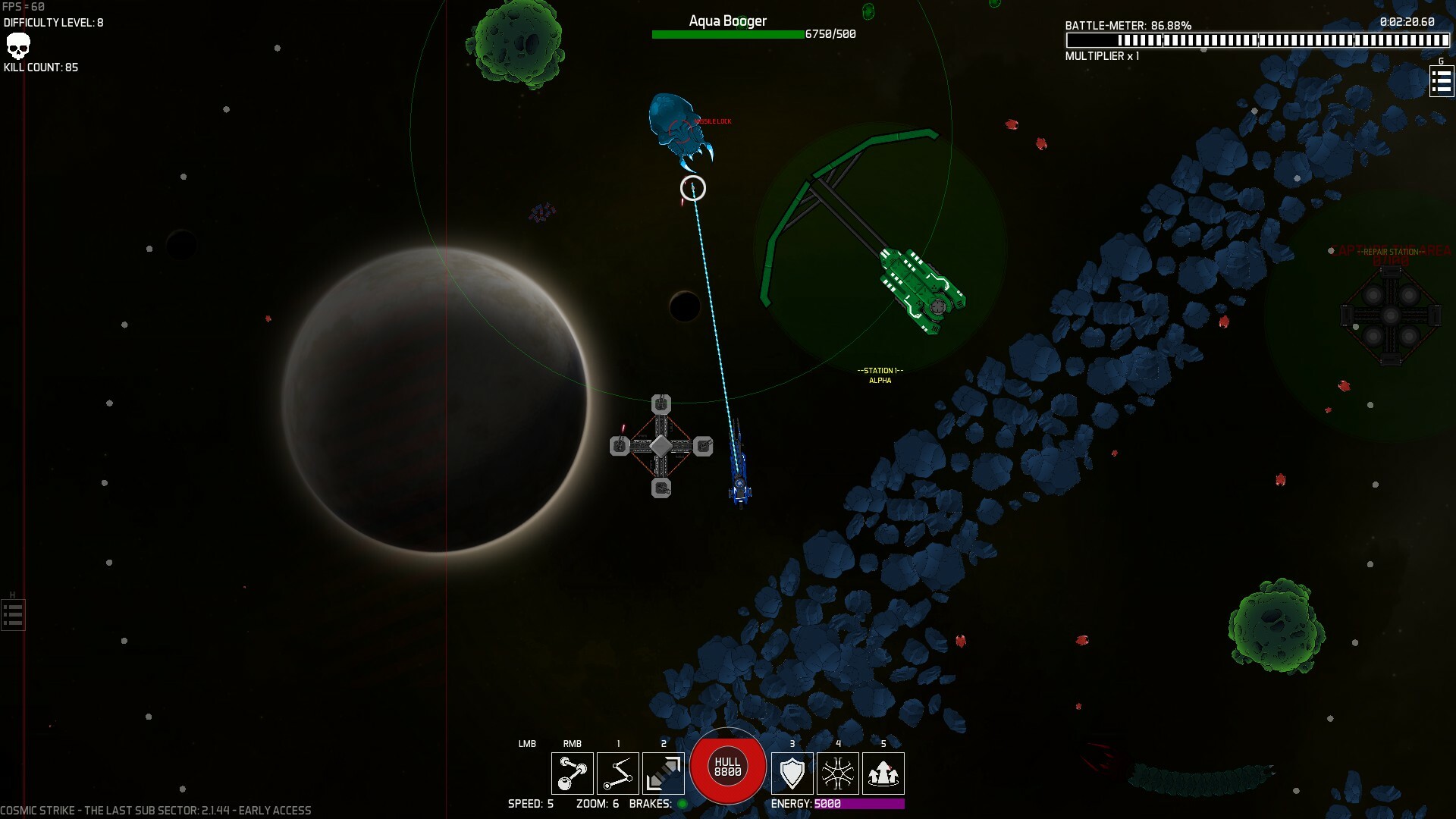Select the chained-balls weapon slot

572,773
